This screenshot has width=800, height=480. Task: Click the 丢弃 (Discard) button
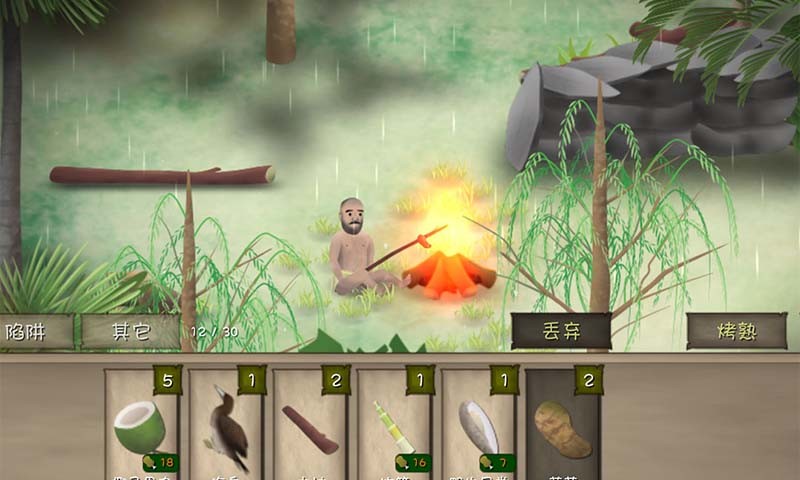click(x=561, y=331)
